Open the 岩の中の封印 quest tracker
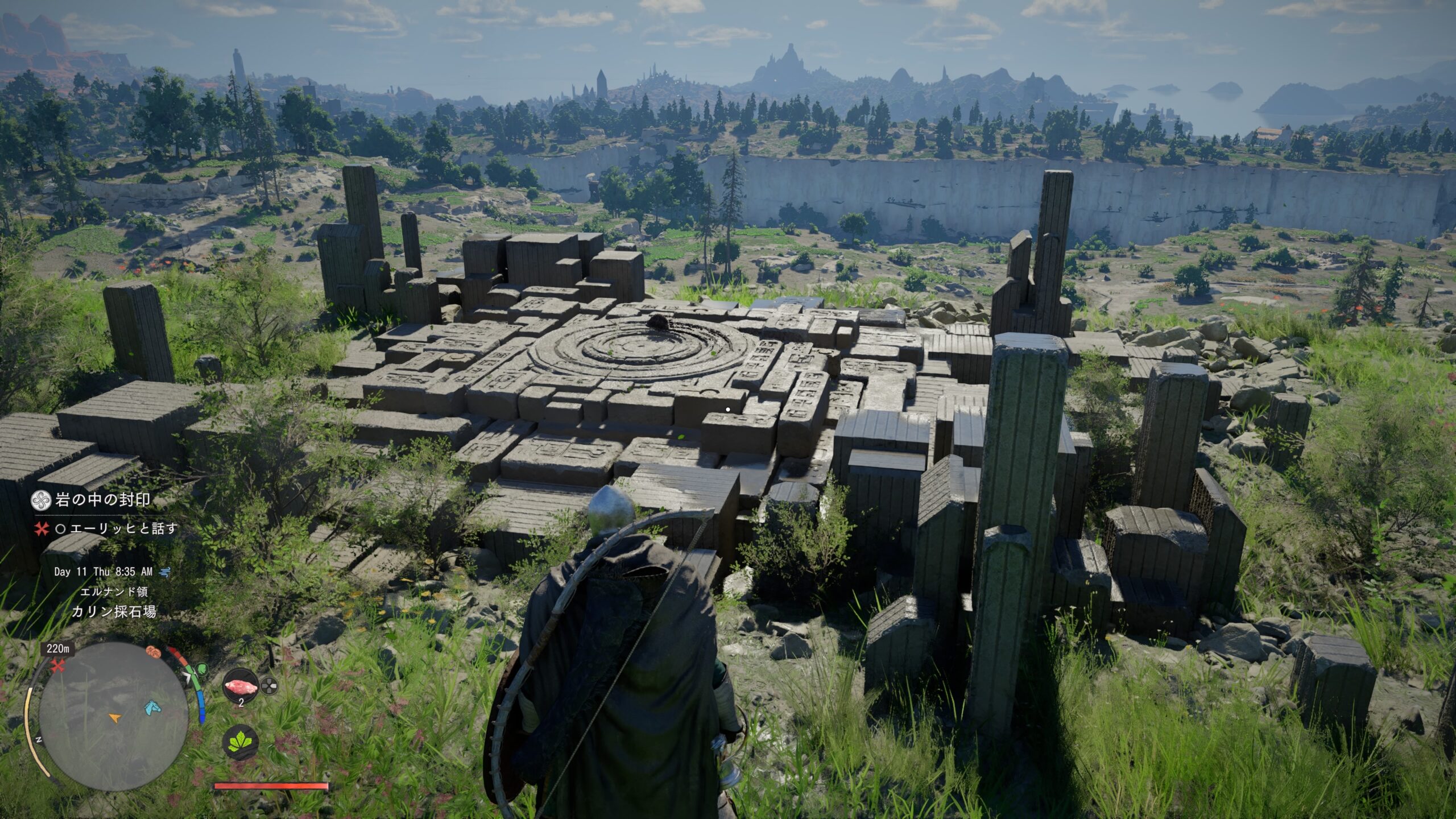 102,500
